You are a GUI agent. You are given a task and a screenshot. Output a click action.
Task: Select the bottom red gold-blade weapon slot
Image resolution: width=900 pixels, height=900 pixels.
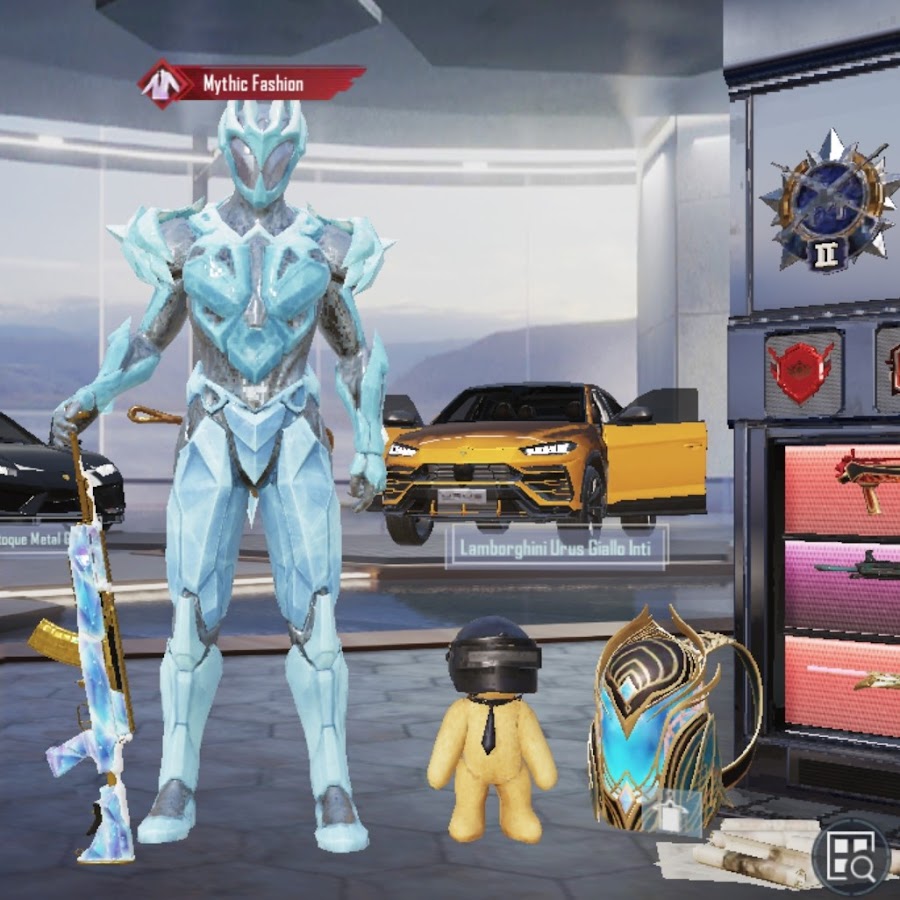842,682
